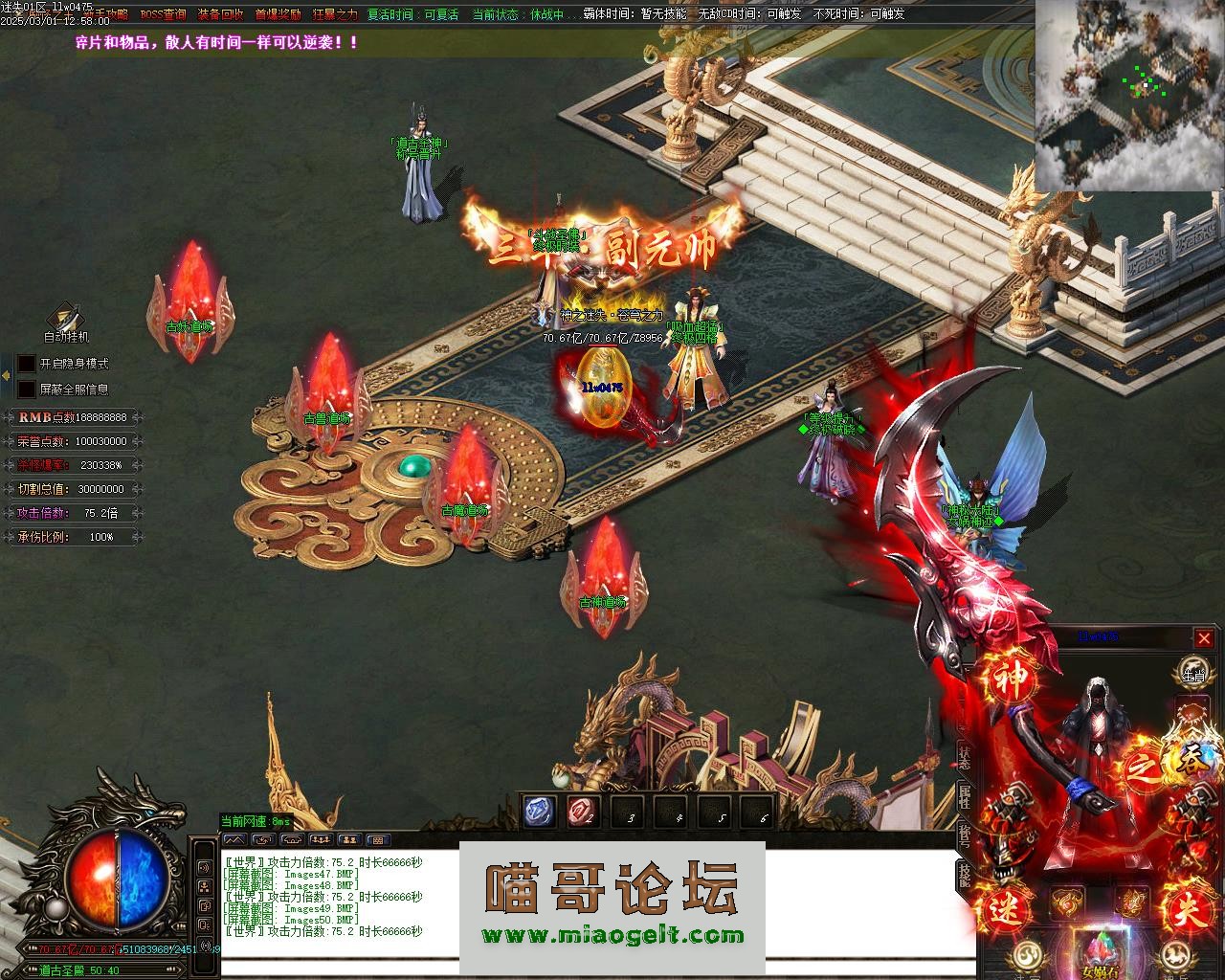Activate the 自动挂机 auto-battle button
1225x980 pixels.
pyautogui.click(x=66, y=319)
